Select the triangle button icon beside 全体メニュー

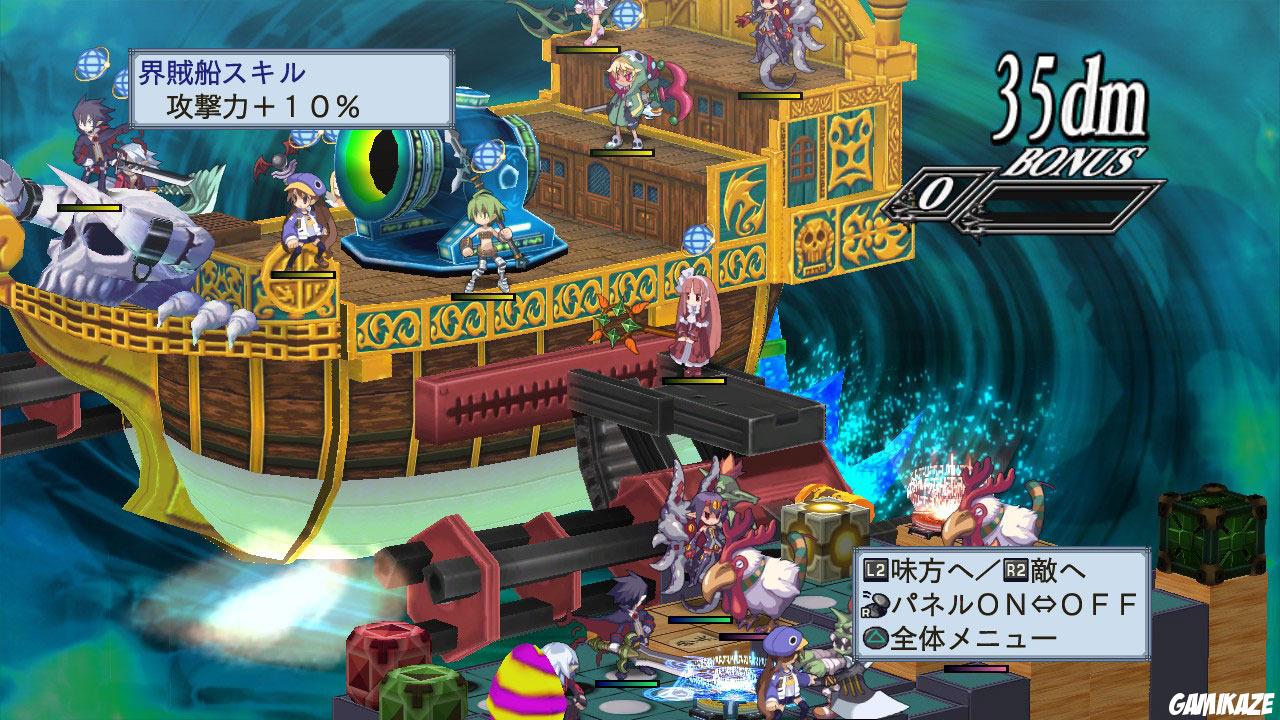point(875,635)
